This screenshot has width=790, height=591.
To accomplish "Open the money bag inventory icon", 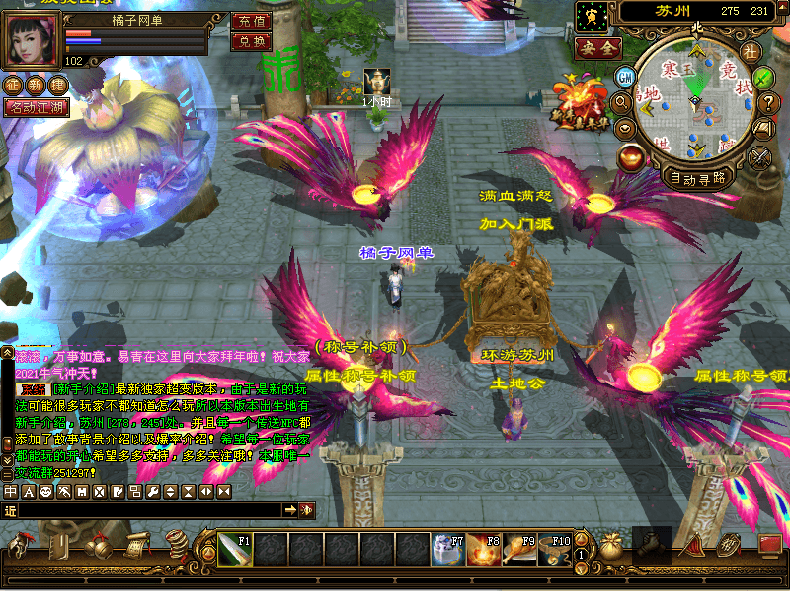I will [x=611, y=545].
